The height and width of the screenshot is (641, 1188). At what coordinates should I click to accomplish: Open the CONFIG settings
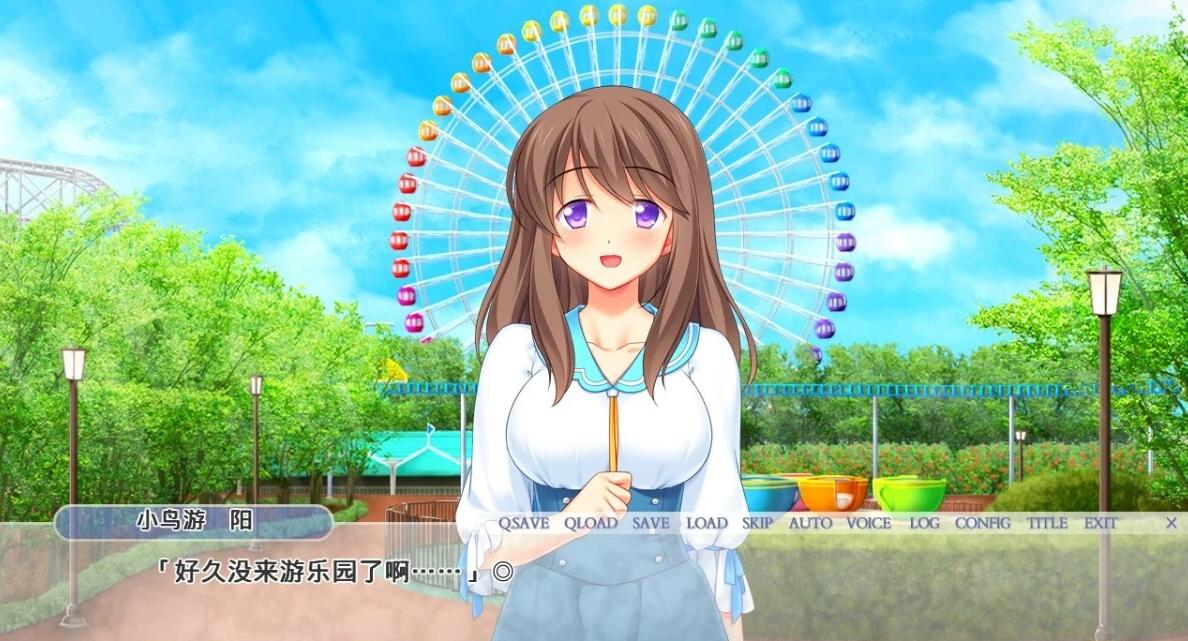tap(982, 523)
